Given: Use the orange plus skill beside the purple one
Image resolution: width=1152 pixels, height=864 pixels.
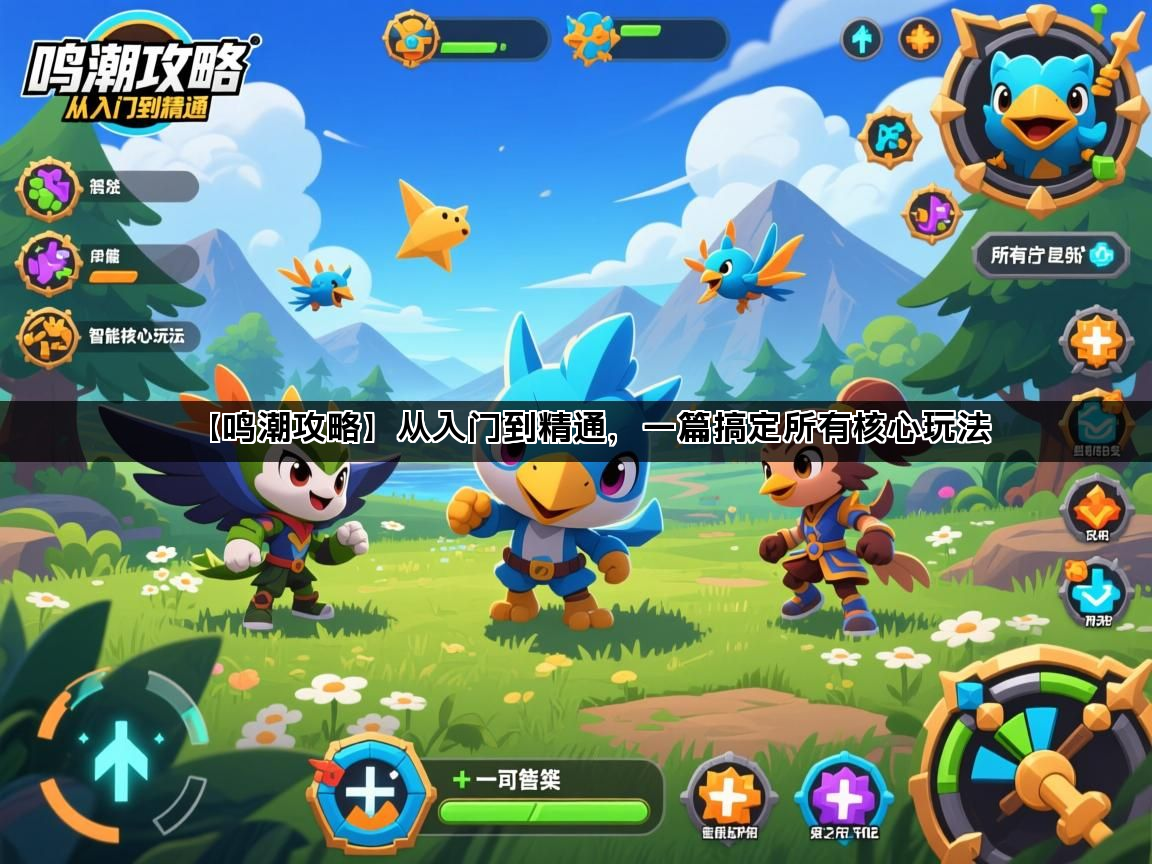Looking at the screenshot, I should (x=728, y=798).
